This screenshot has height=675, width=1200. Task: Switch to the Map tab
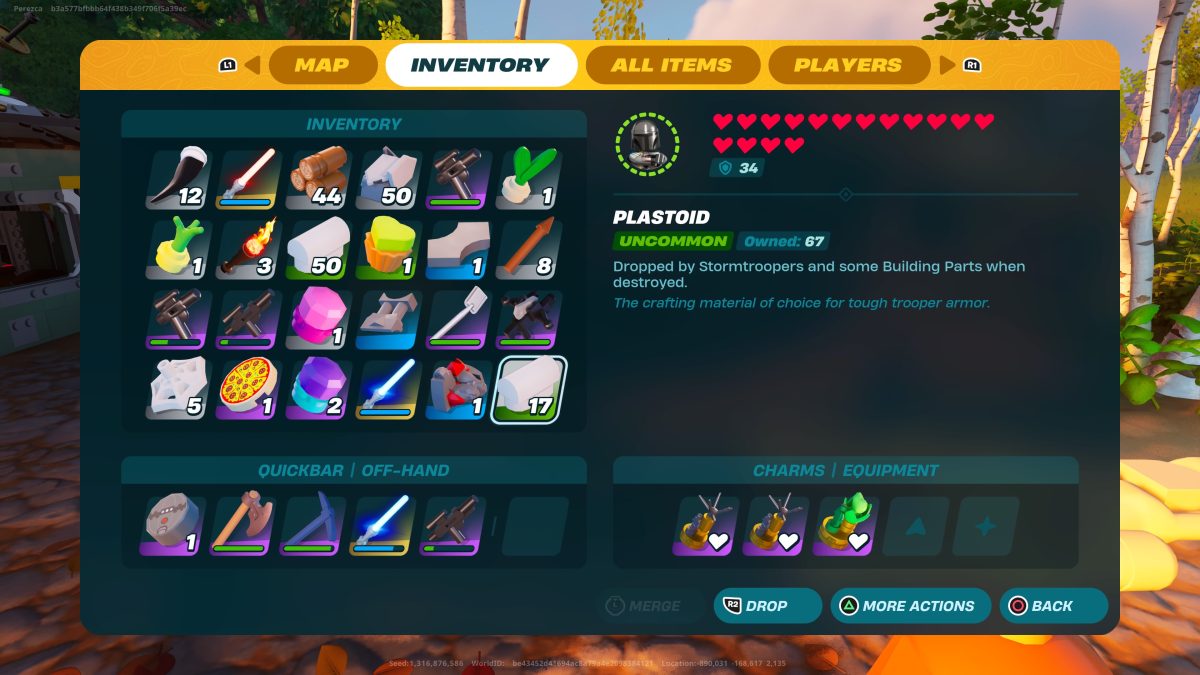[x=321, y=66]
